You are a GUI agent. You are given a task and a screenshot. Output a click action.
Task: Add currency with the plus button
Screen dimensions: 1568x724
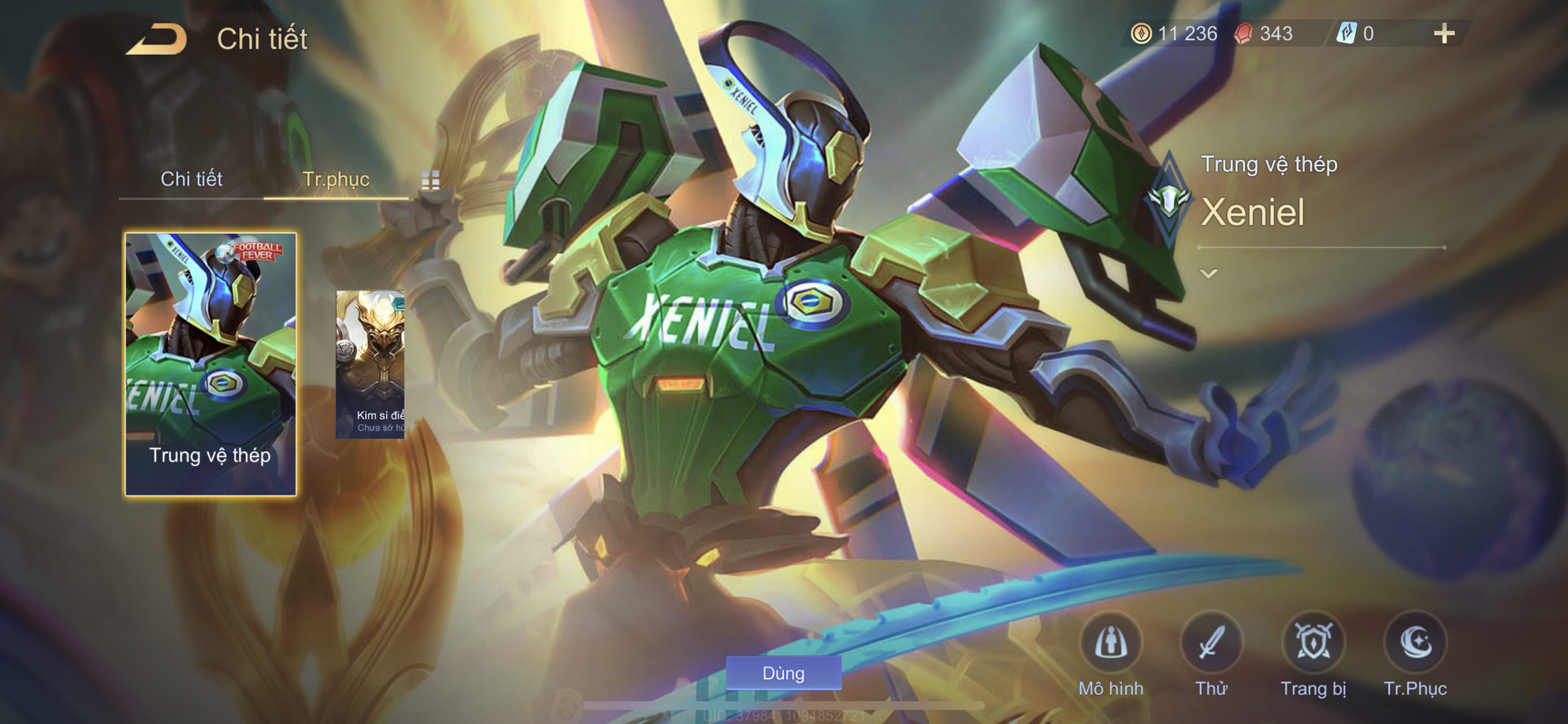click(x=1443, y=34)
